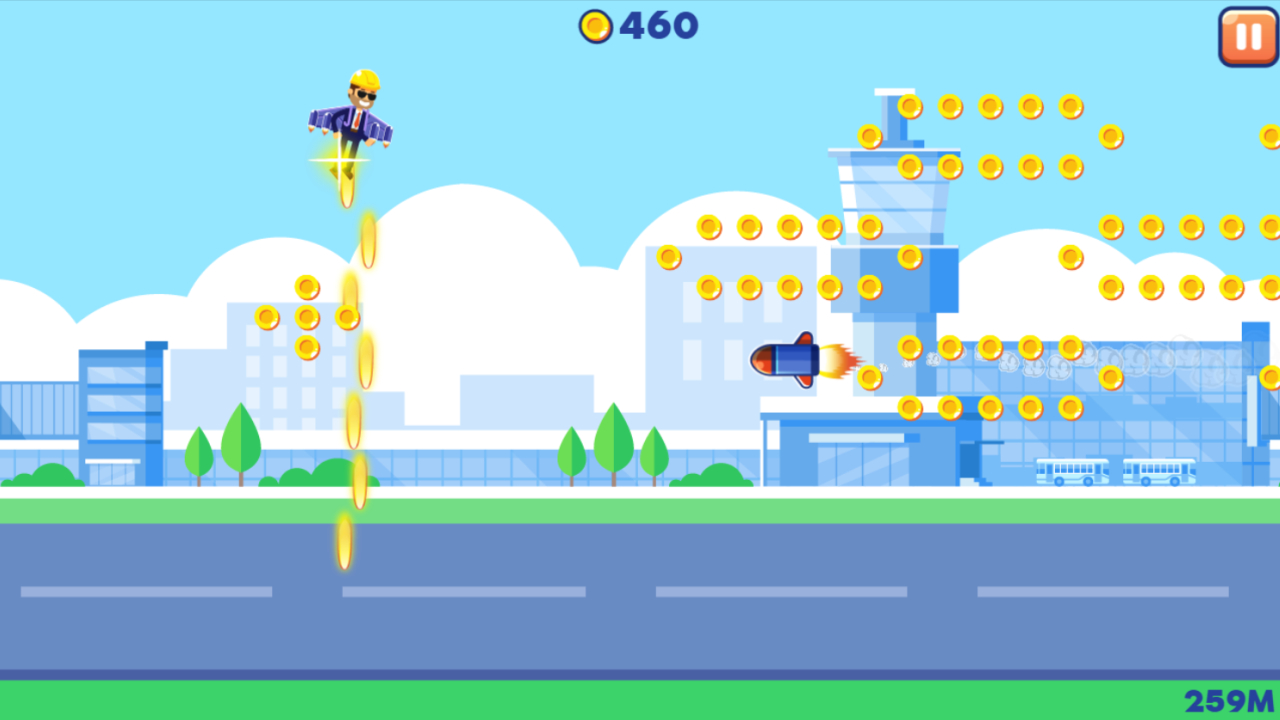The width and height of the screenshot is (1280, 720).
Task: Click the pause button icon
Action: pyautogui.click(x=1246, y=37)
